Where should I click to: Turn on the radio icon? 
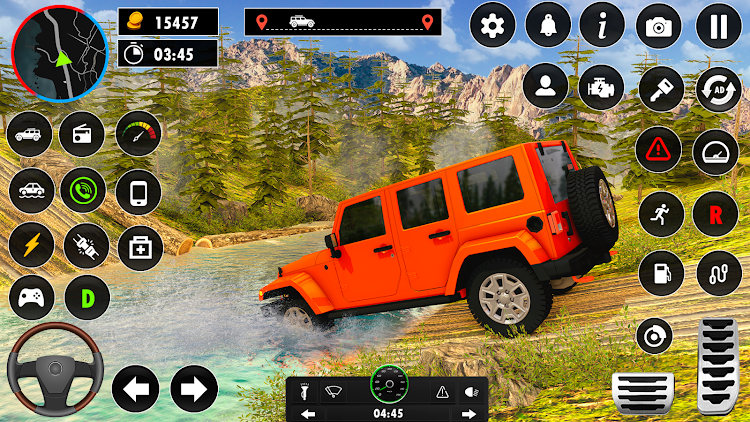tap(82, 134)
